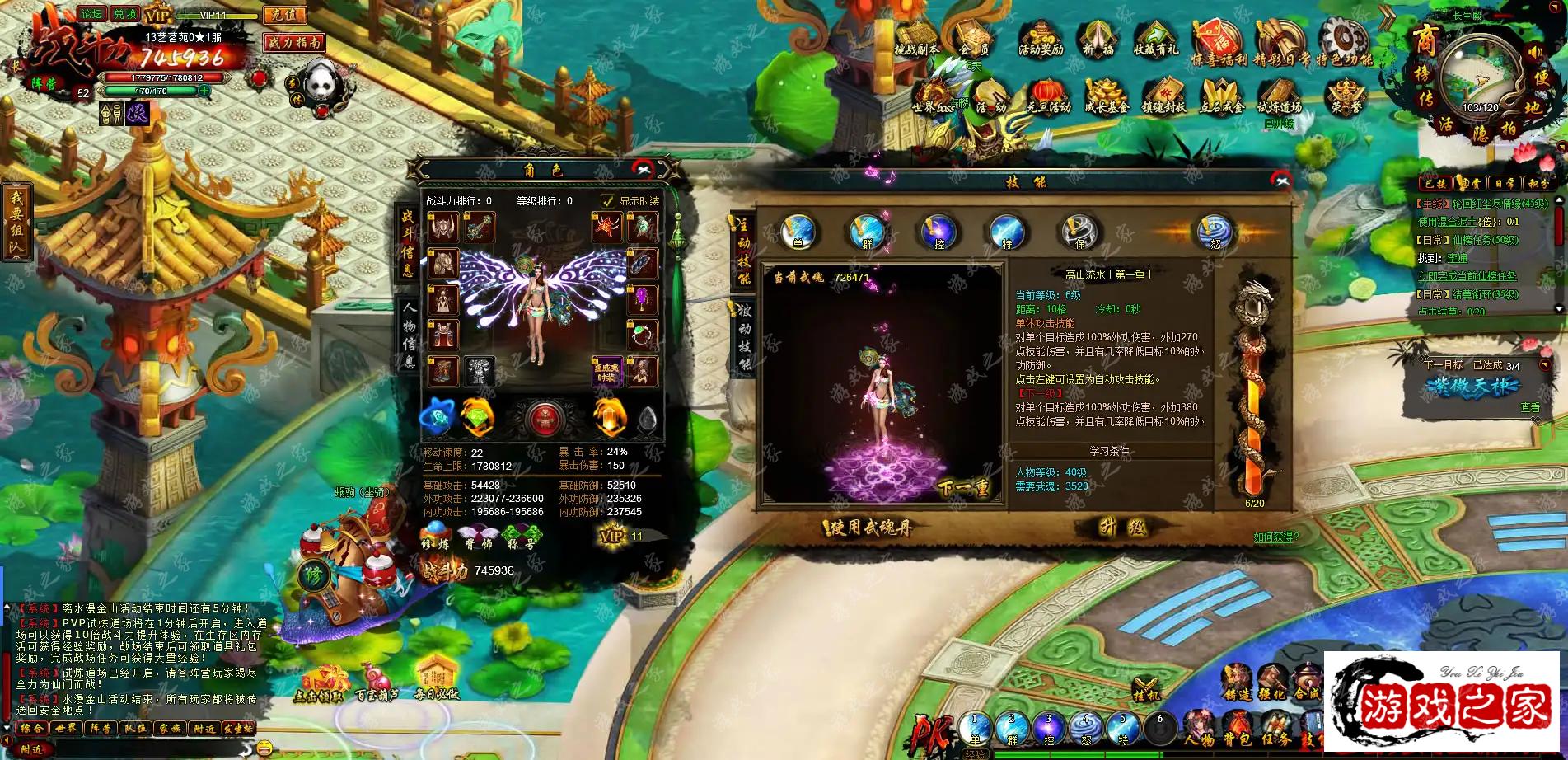
Task: Toggle the 显示时装 checkbox
Action: click(608, 201)
